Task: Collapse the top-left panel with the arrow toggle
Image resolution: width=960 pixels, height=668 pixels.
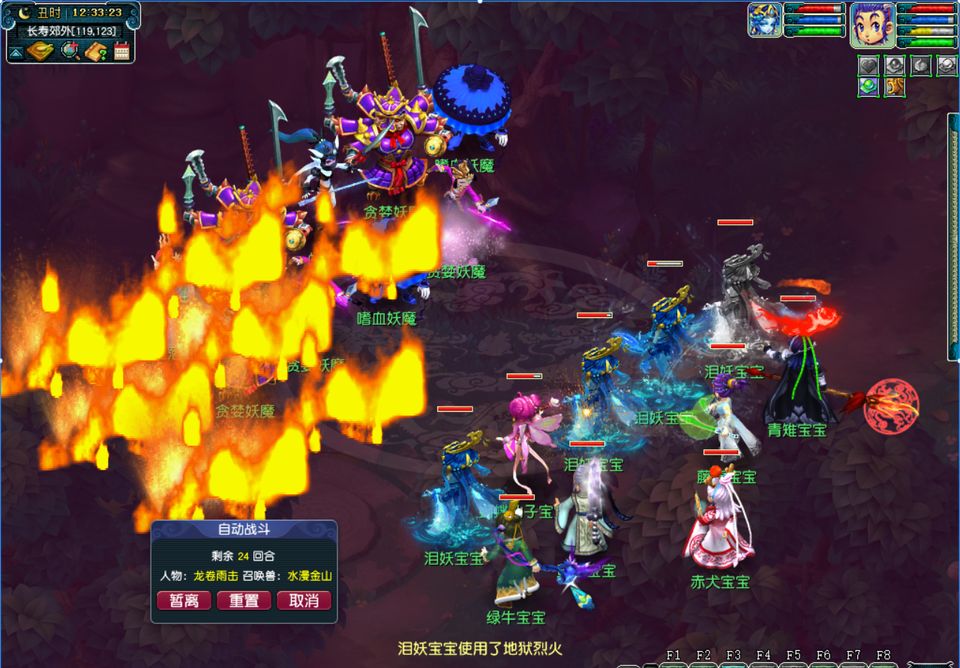Action: pyautogui.click(x=16, y=51)
